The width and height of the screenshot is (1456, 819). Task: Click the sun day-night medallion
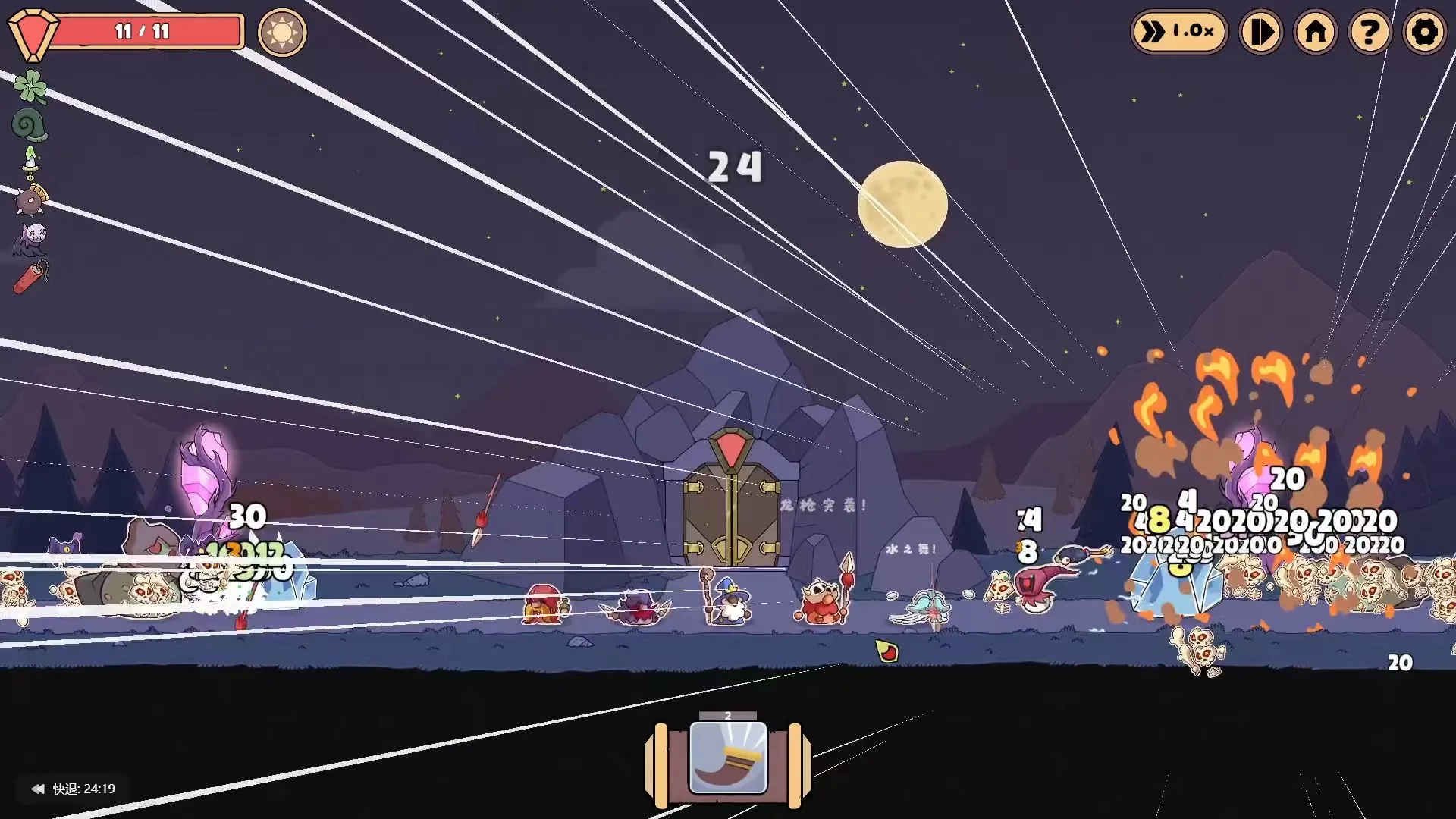coord(282,33)
